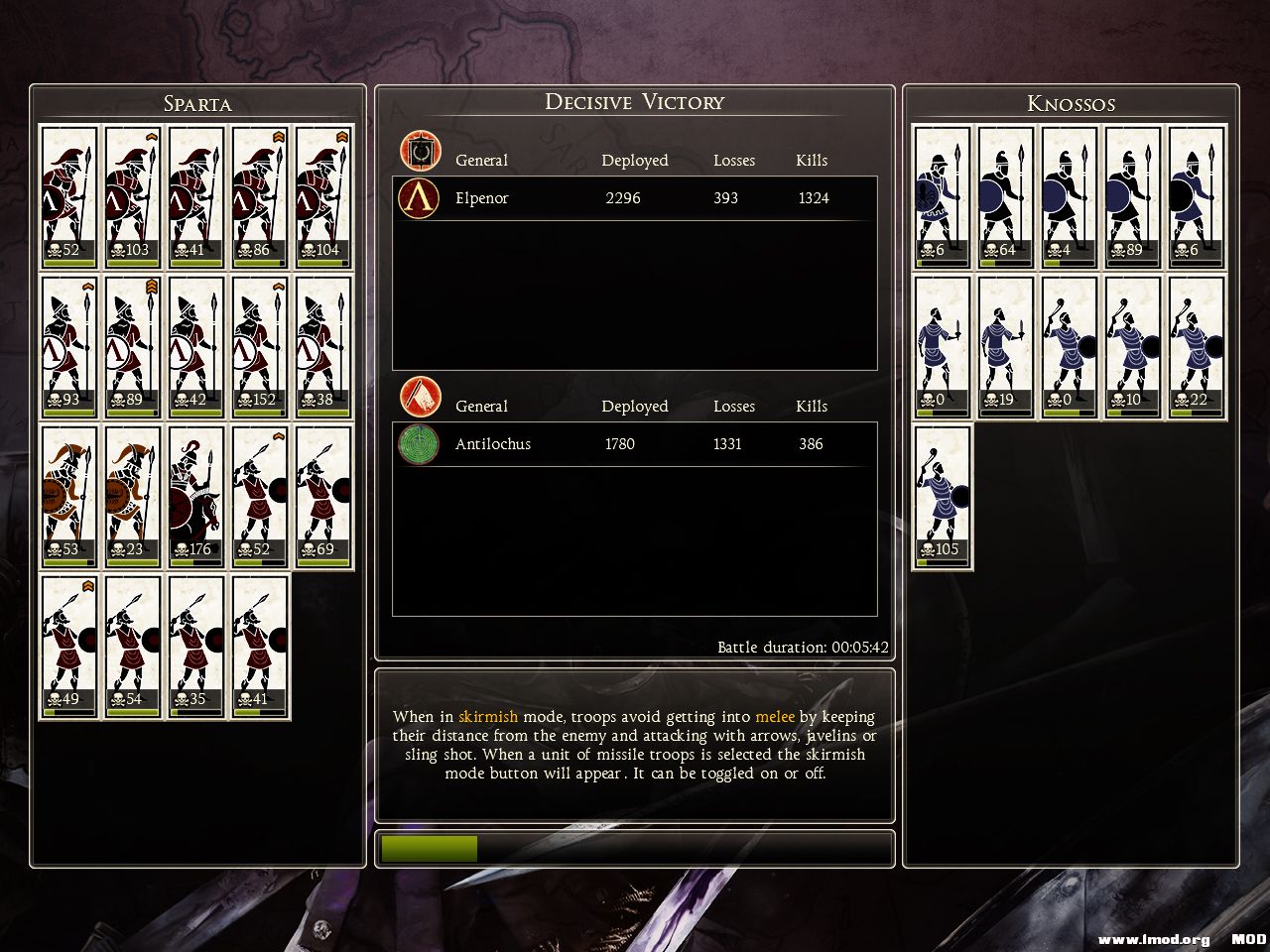Pick the Spartan spearman card with 93 kills
This screenshot has height=952, width=1270.
pos(69,347)
